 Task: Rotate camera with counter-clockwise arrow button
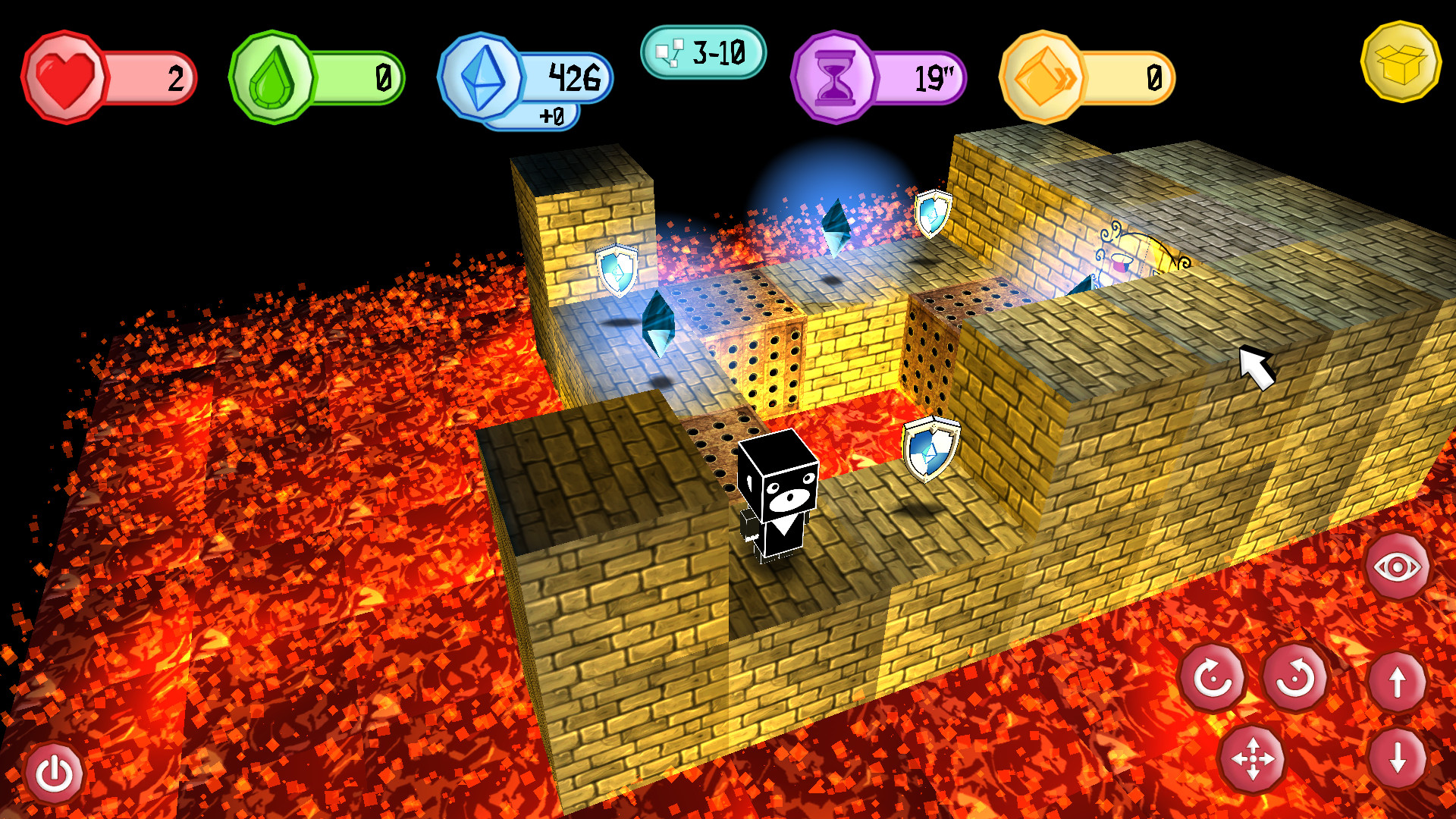1295,677
